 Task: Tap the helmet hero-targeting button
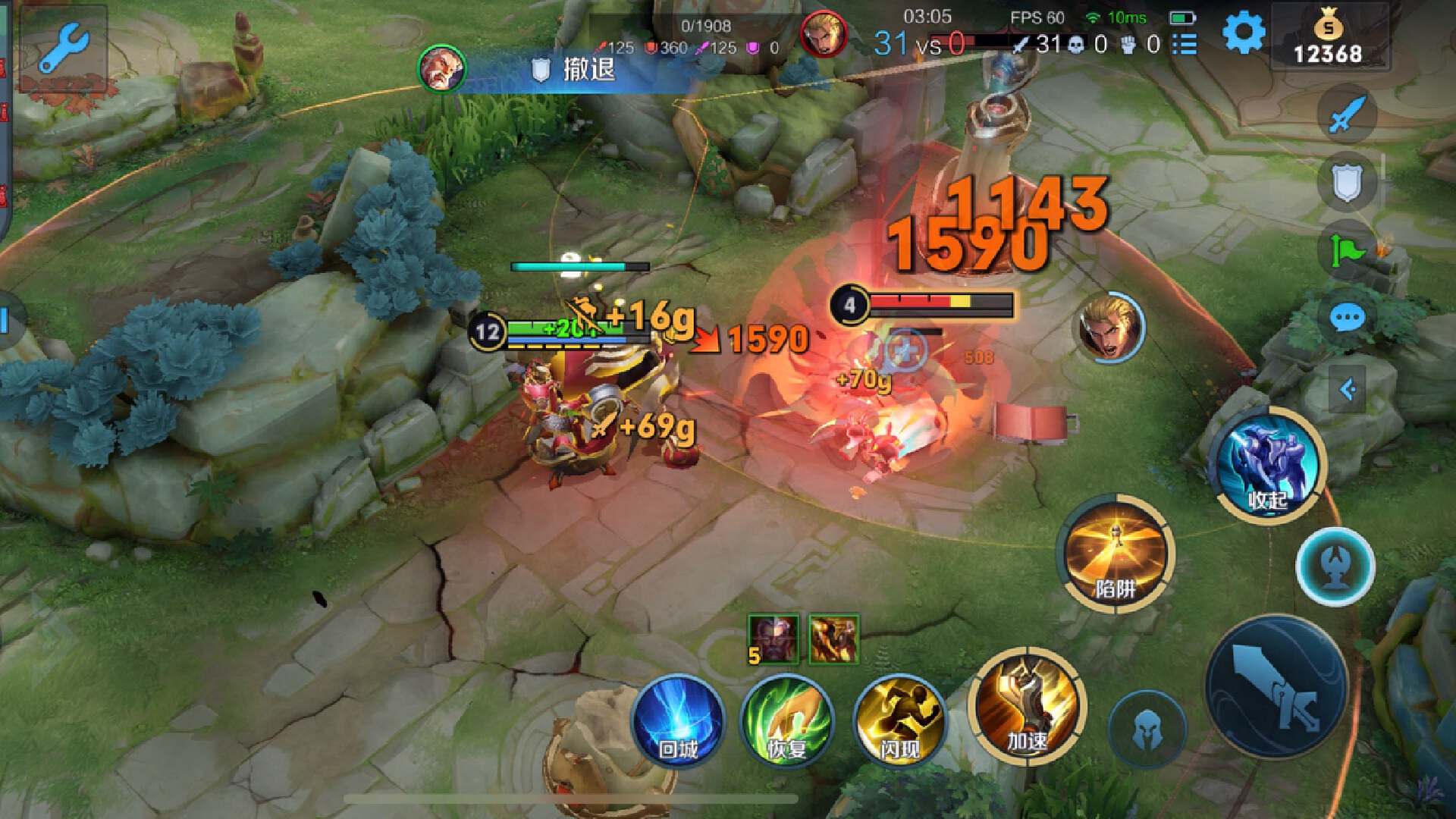(1147, 730)
